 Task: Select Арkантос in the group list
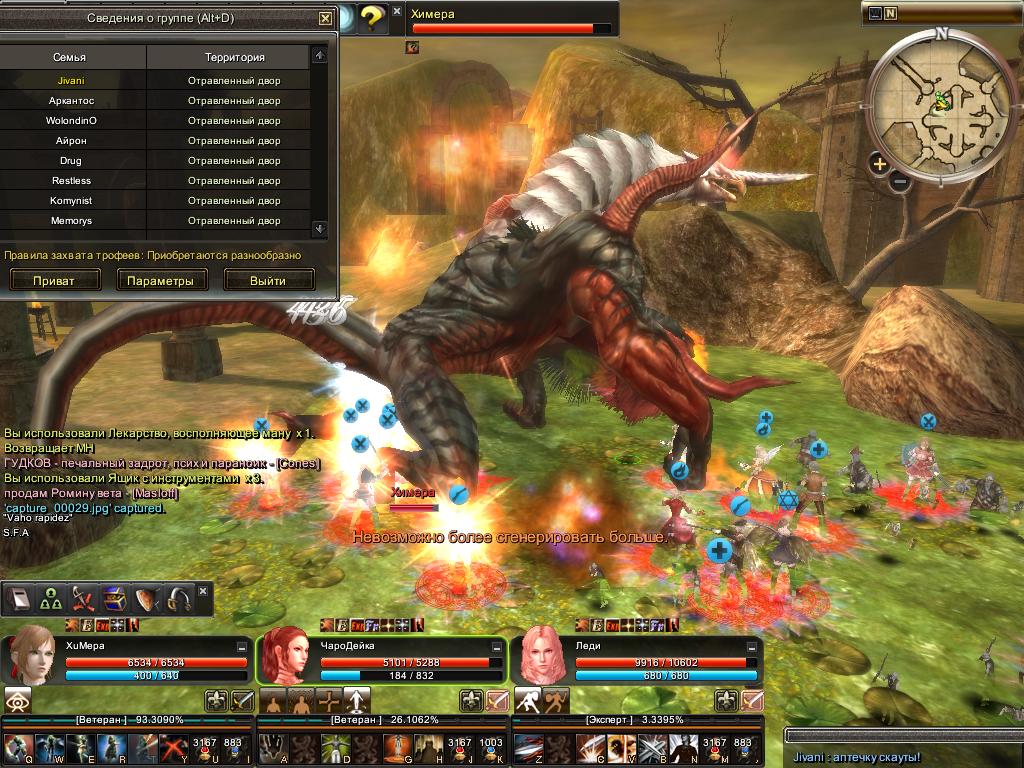[x=71, y=101]
